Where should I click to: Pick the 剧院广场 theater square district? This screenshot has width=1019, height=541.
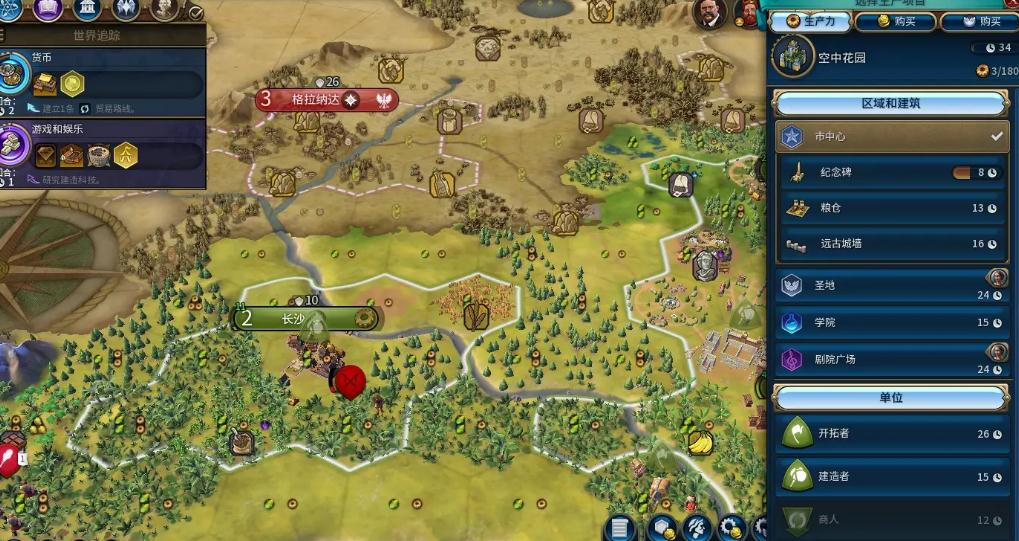click(x=890, y=358)
